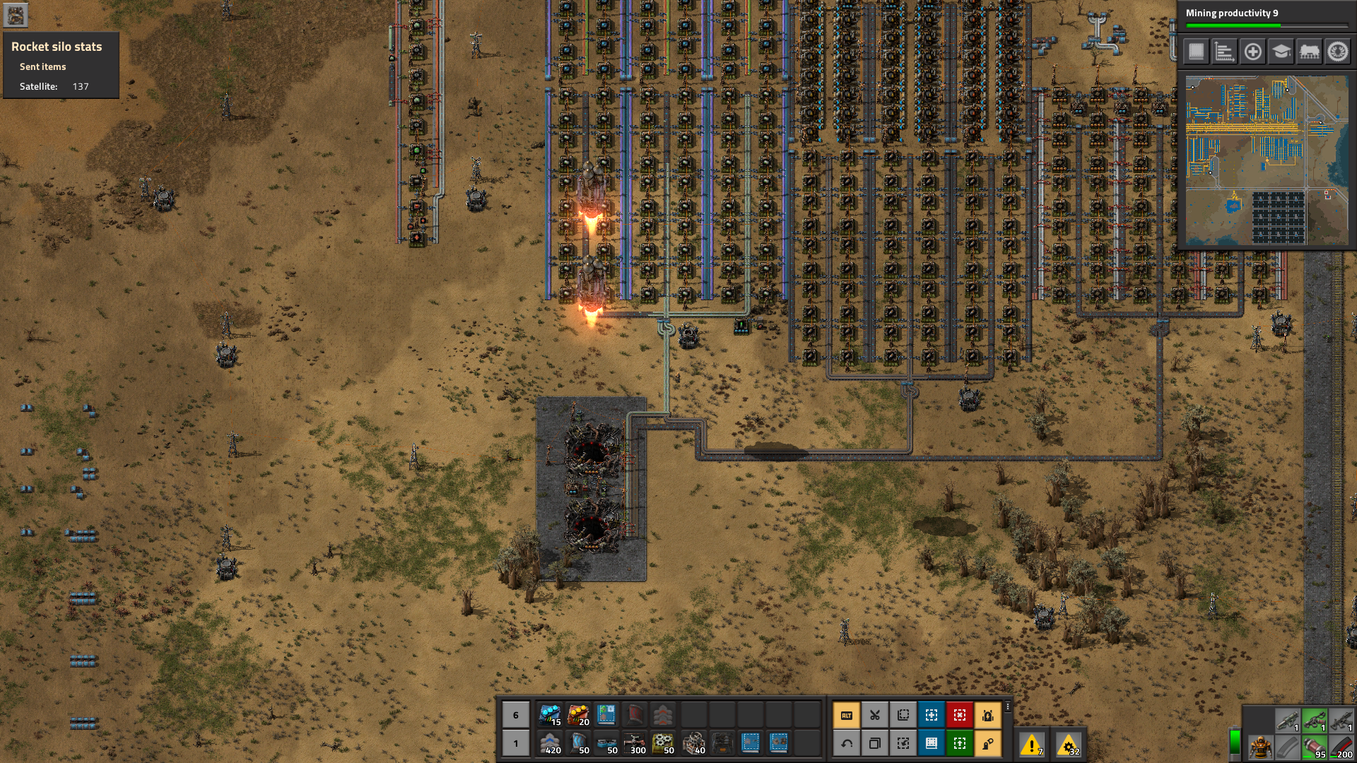1357x763 pixels.
Task: Open the trains overview locomotive button
Action: [1309, 52]
